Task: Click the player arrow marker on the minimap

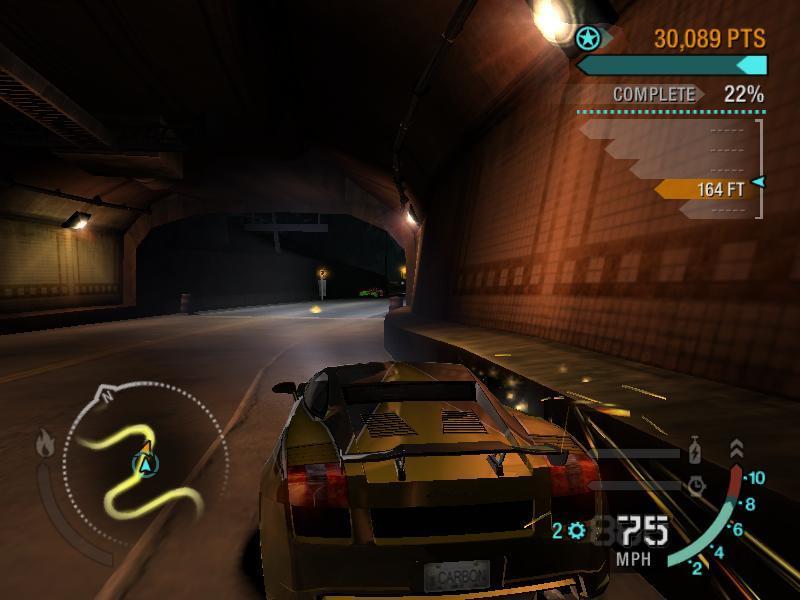Action: click(146, 463)
